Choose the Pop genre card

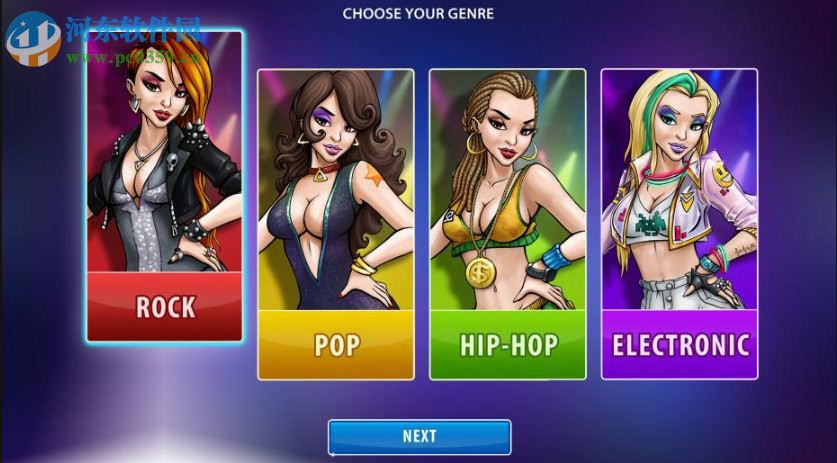coord(336,225)
